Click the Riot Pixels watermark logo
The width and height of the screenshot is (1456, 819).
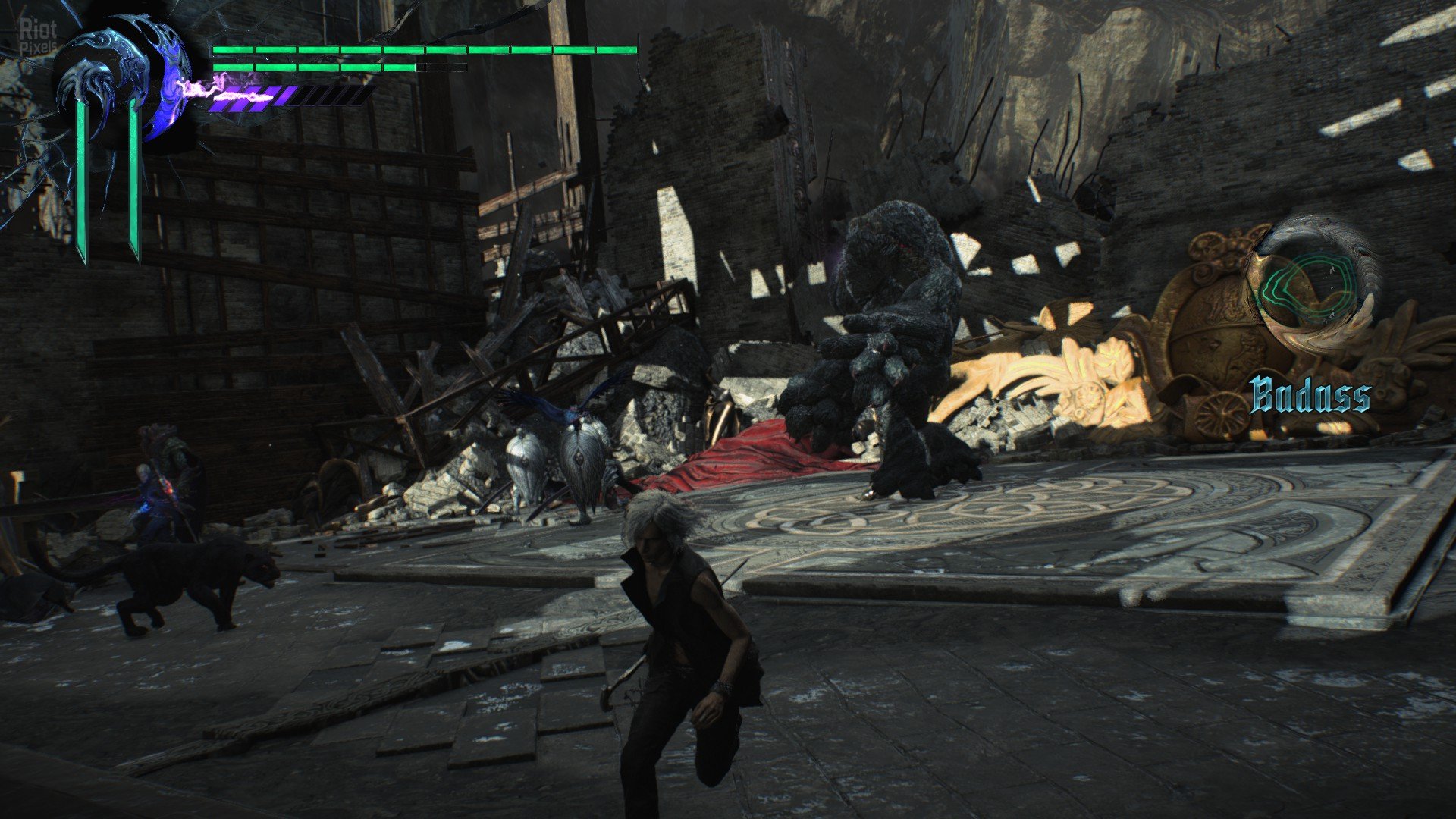click(37, 36)
